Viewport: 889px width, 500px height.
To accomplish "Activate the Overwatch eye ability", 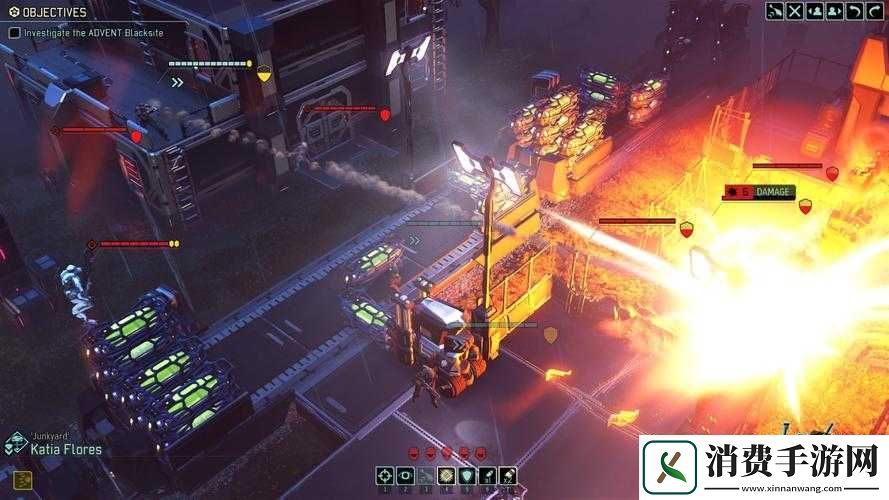I will pos(405,476).
